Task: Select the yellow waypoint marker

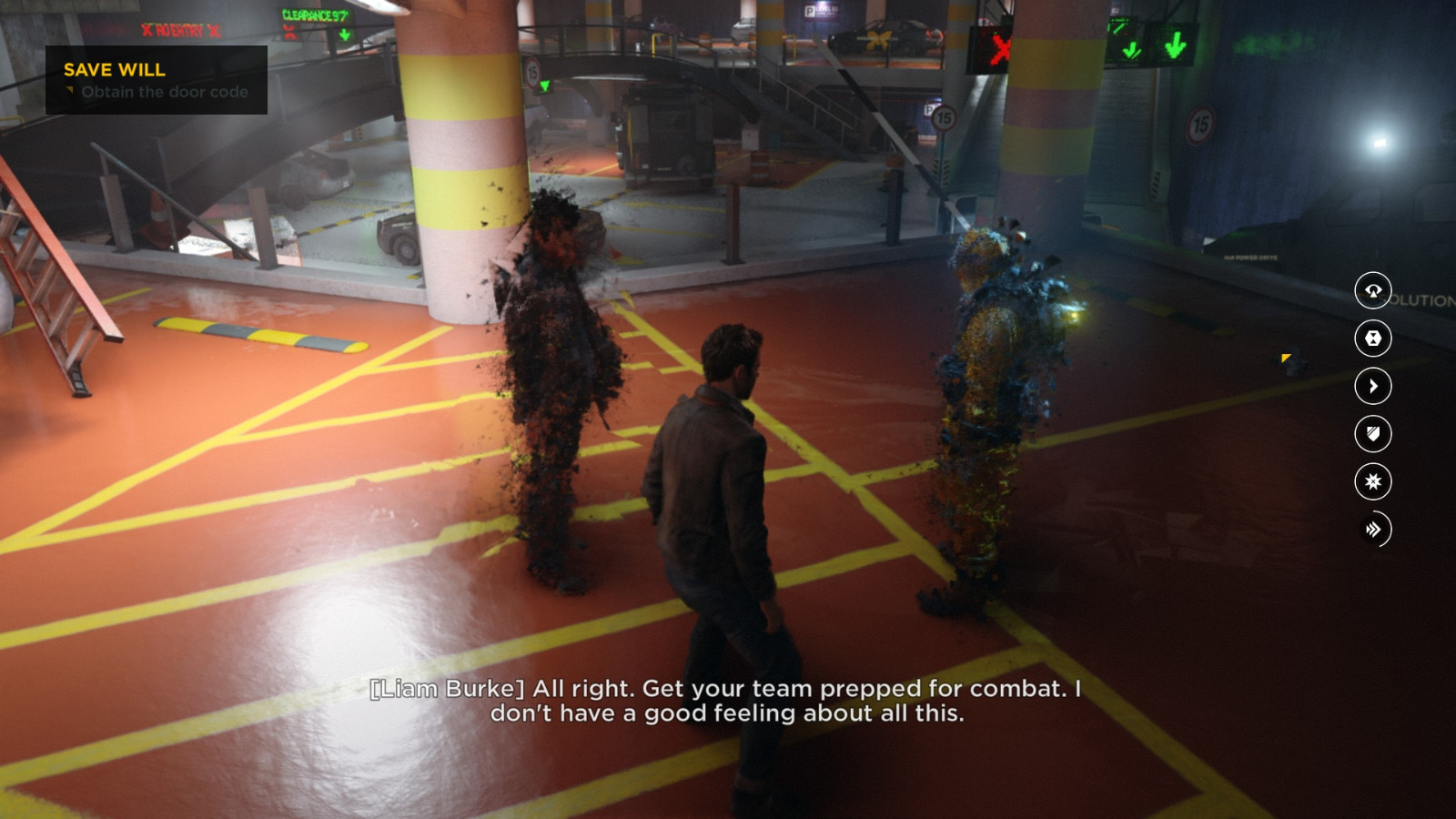Action: click(1285, 359)
